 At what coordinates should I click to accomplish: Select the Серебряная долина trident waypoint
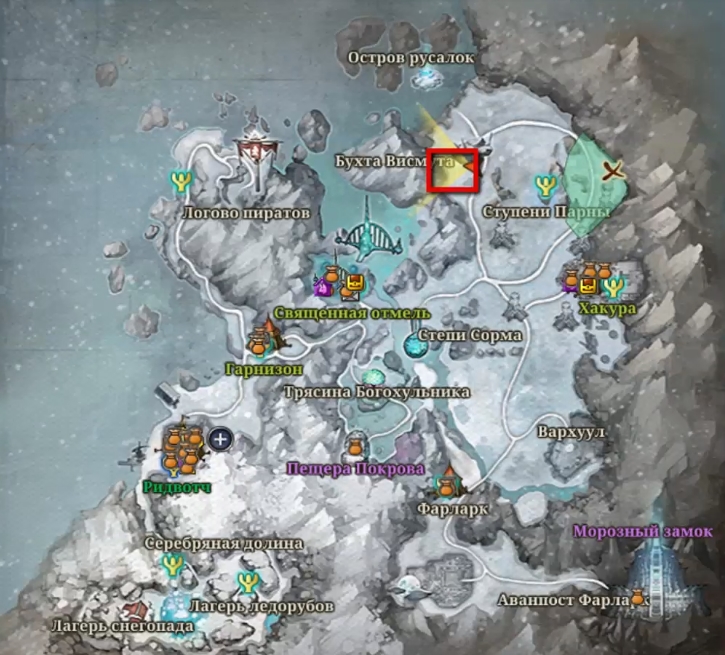coord(176,566)
